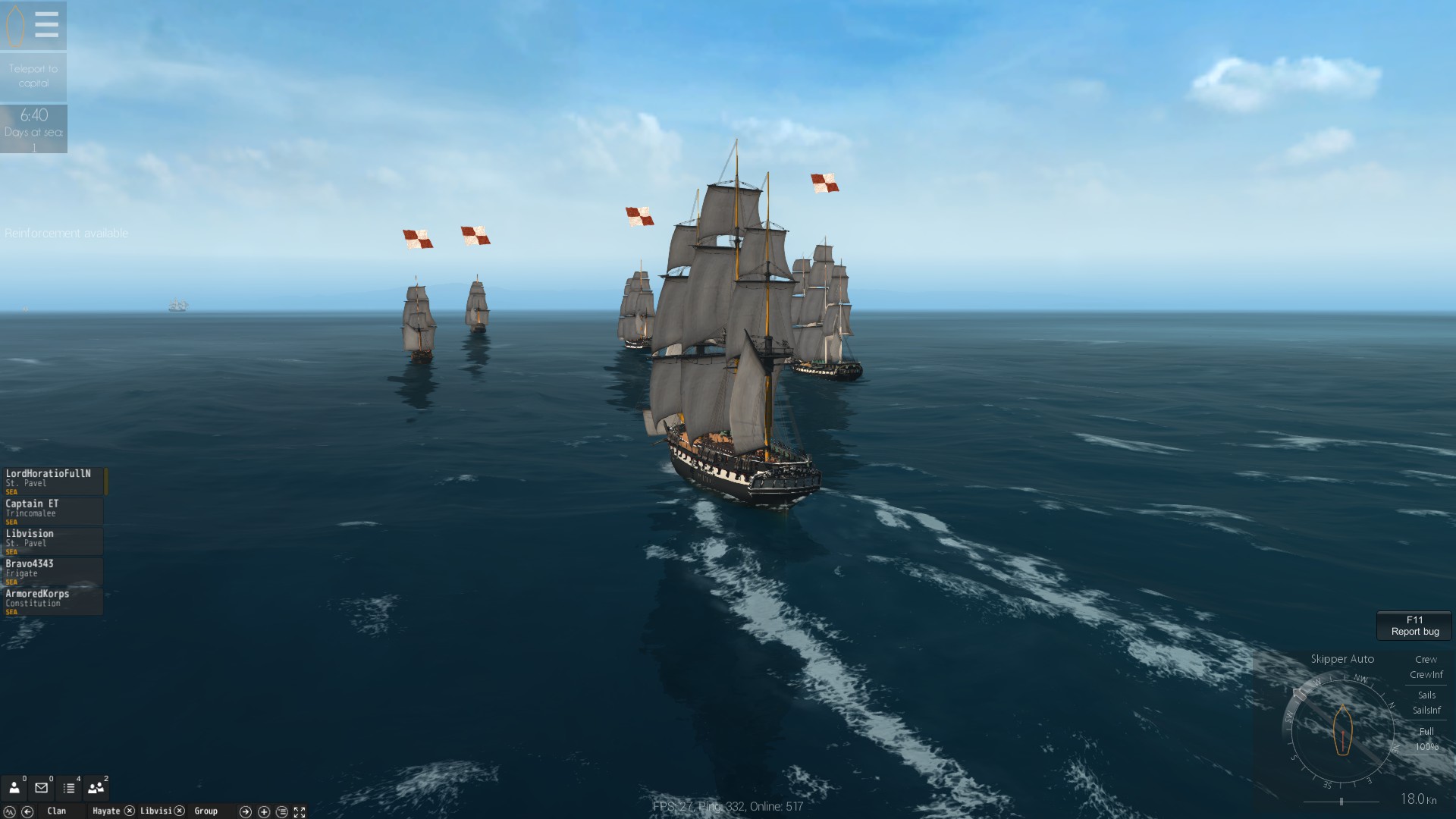Close the Libvisi chat tab
The width and height of the screenshot is (1456, 819).
click(180, 811)
